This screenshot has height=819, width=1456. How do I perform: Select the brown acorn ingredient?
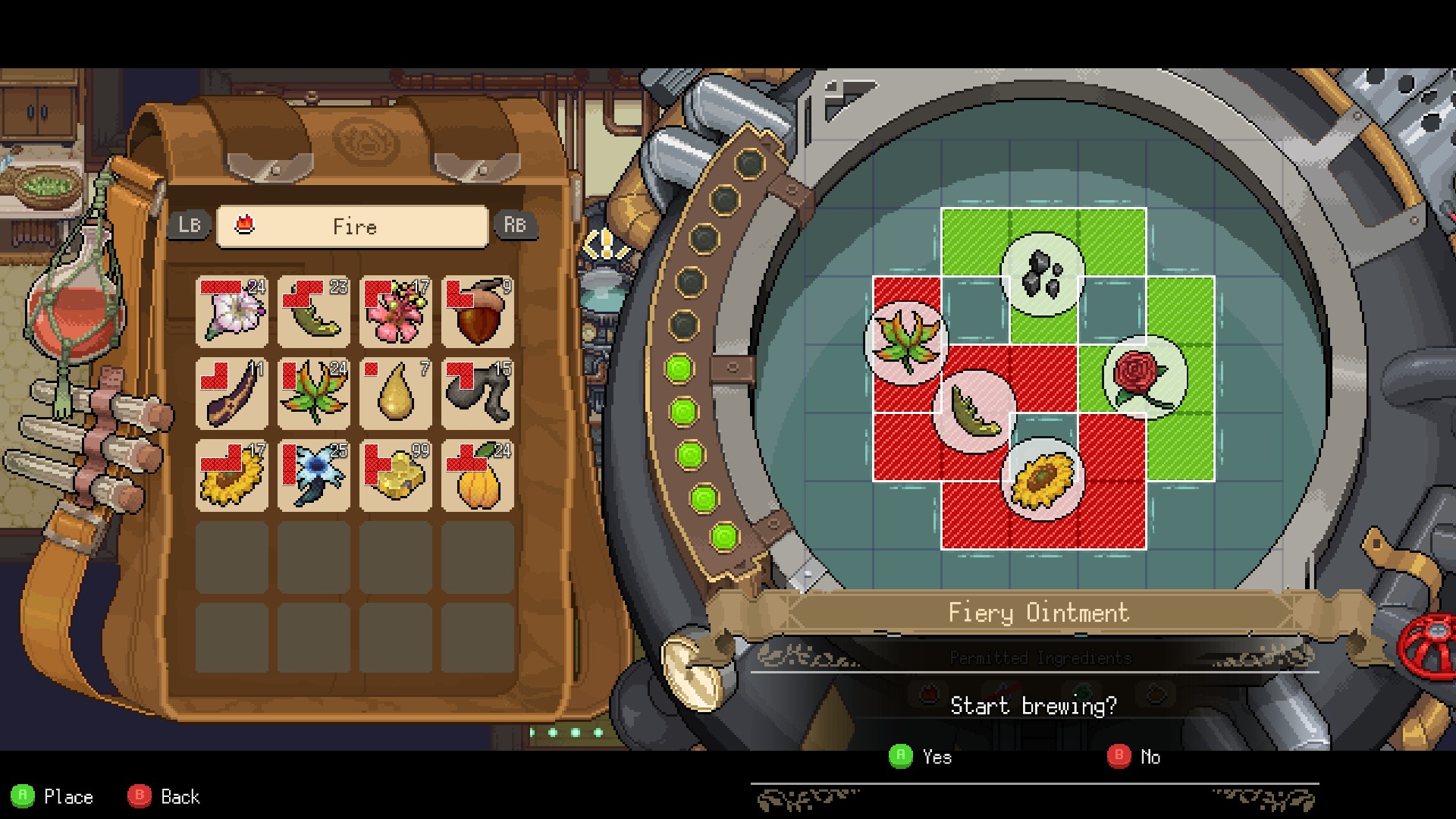coord(478,312)
